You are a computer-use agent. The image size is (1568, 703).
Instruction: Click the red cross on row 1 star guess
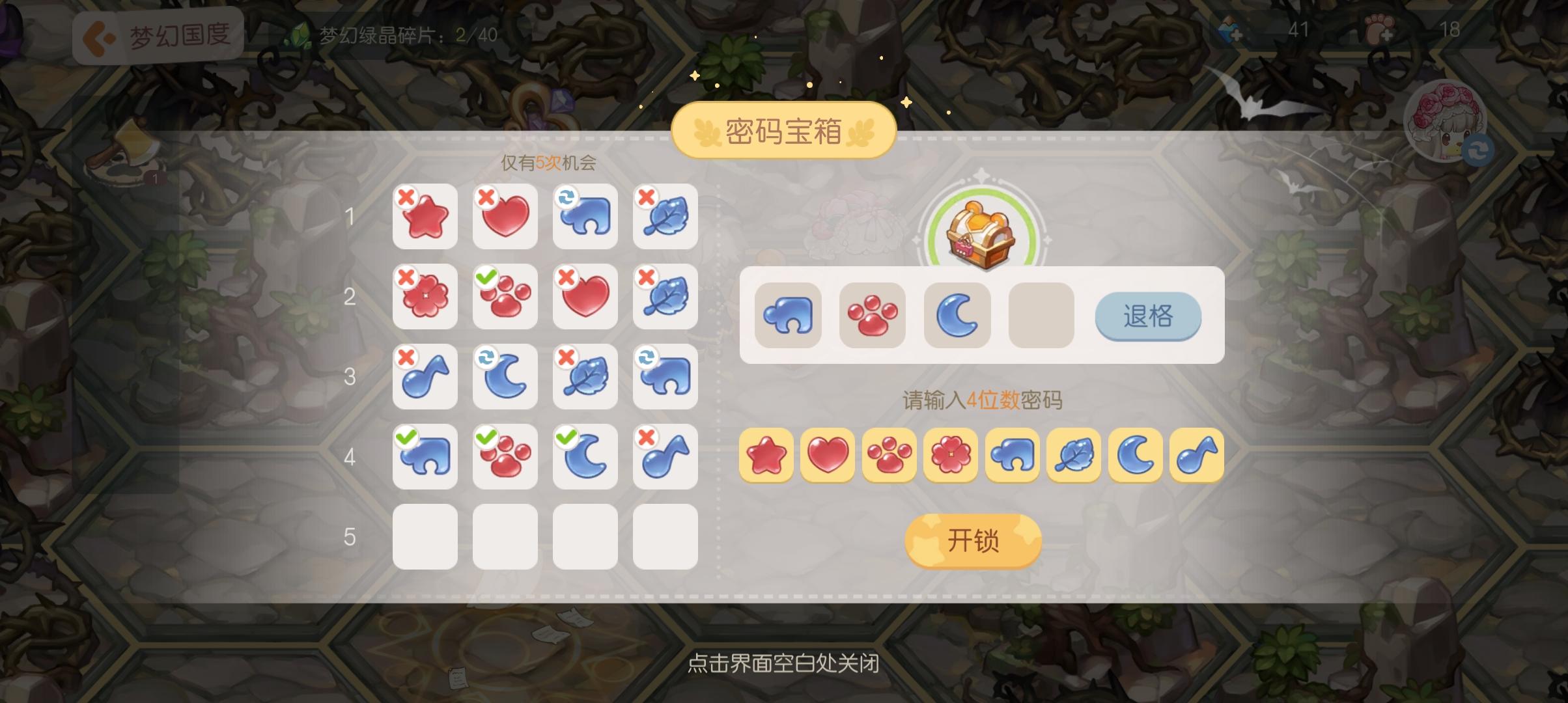click(405, 197)
